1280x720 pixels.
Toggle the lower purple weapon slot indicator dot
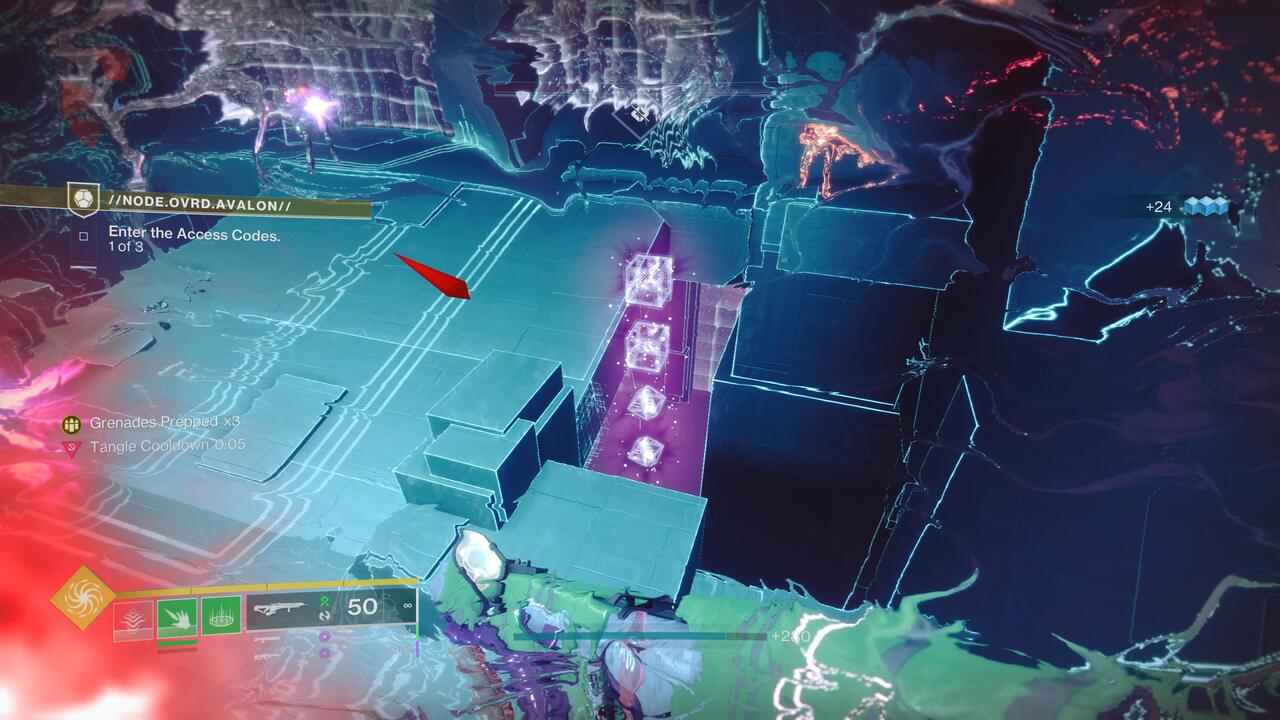coord(325,652)
